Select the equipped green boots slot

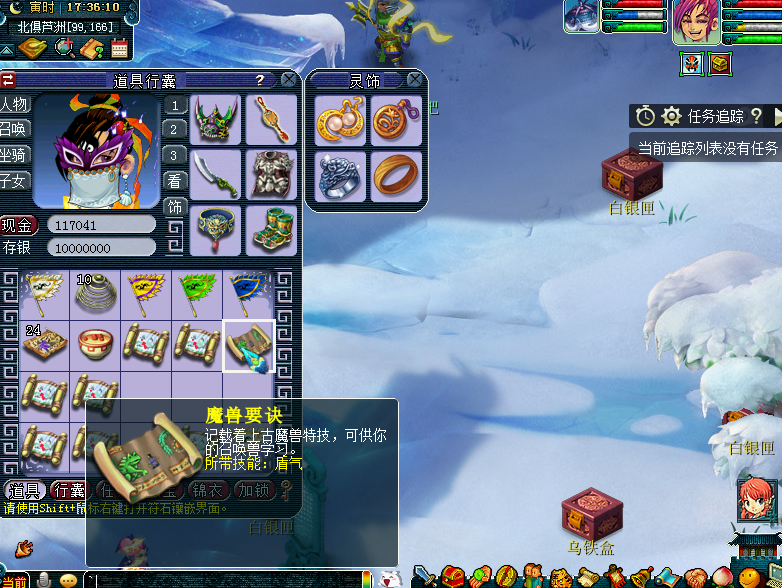tap(271, 229)
